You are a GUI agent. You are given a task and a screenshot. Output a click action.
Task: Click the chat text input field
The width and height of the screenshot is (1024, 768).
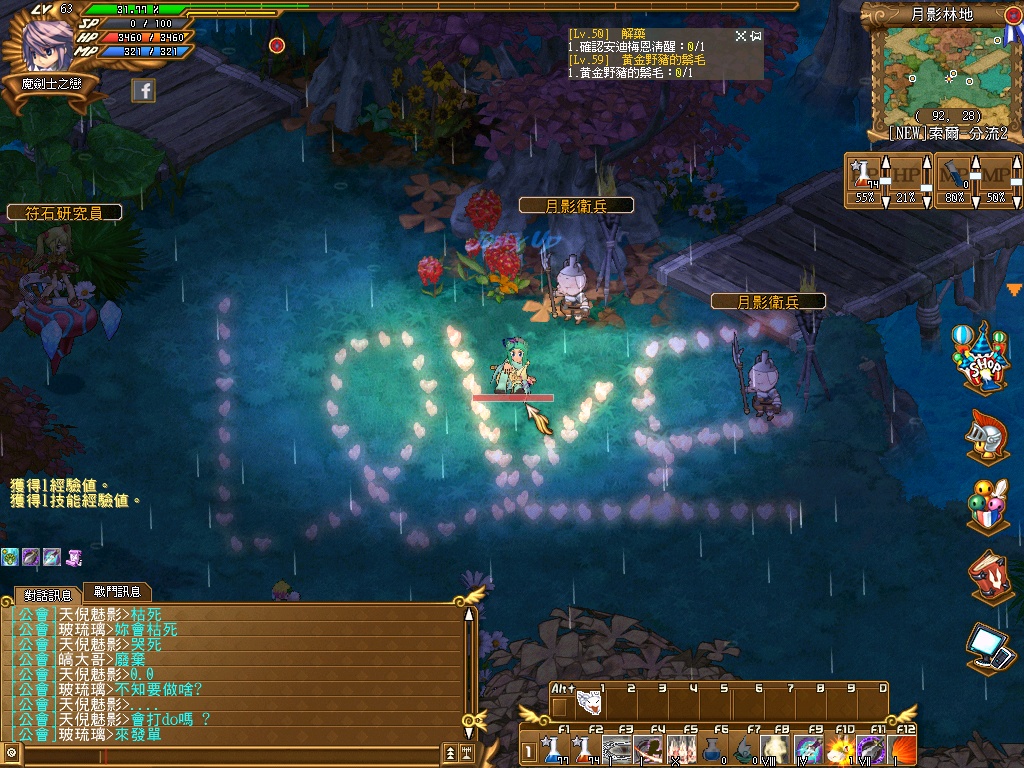pos(230,752)
